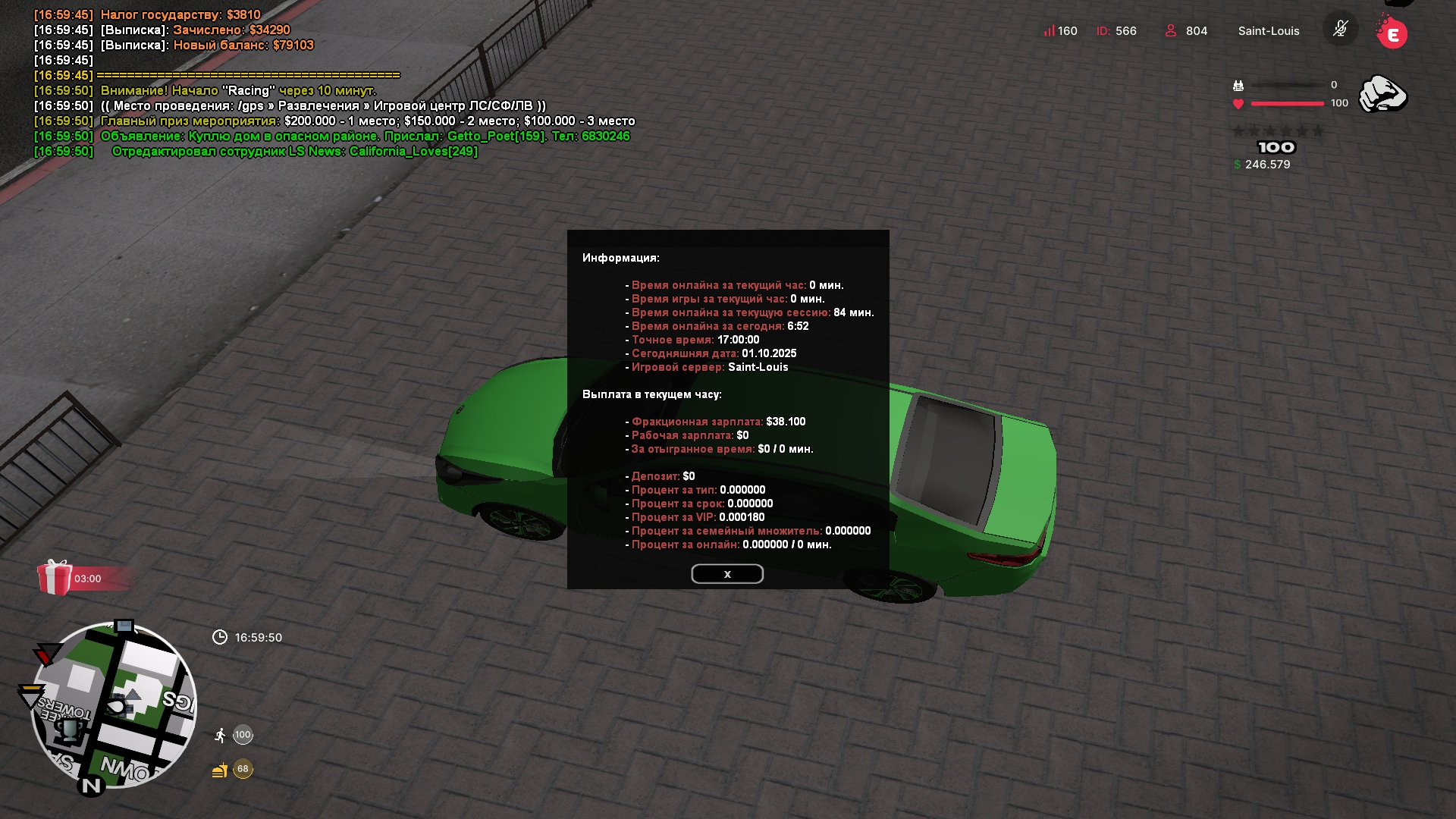Click the trophy marker on the minimap
The width and height of the screenshot is (1456, 819).
70,730
